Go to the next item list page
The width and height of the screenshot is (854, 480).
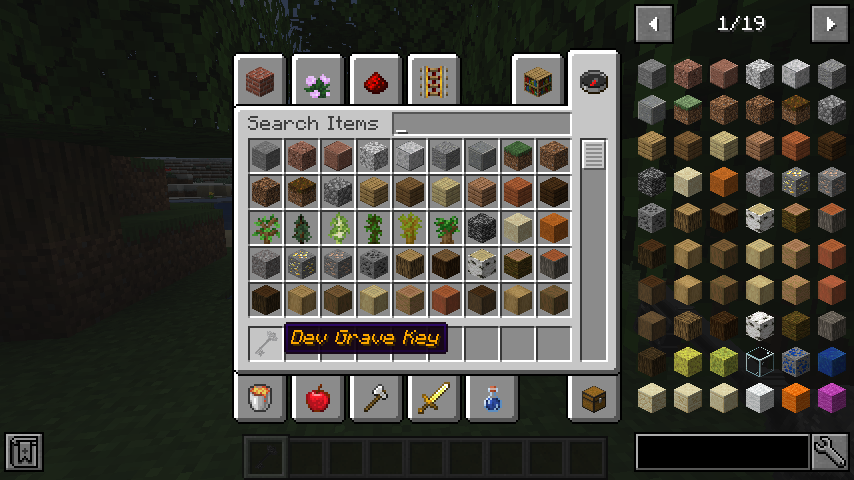click(x=829, y=23)
